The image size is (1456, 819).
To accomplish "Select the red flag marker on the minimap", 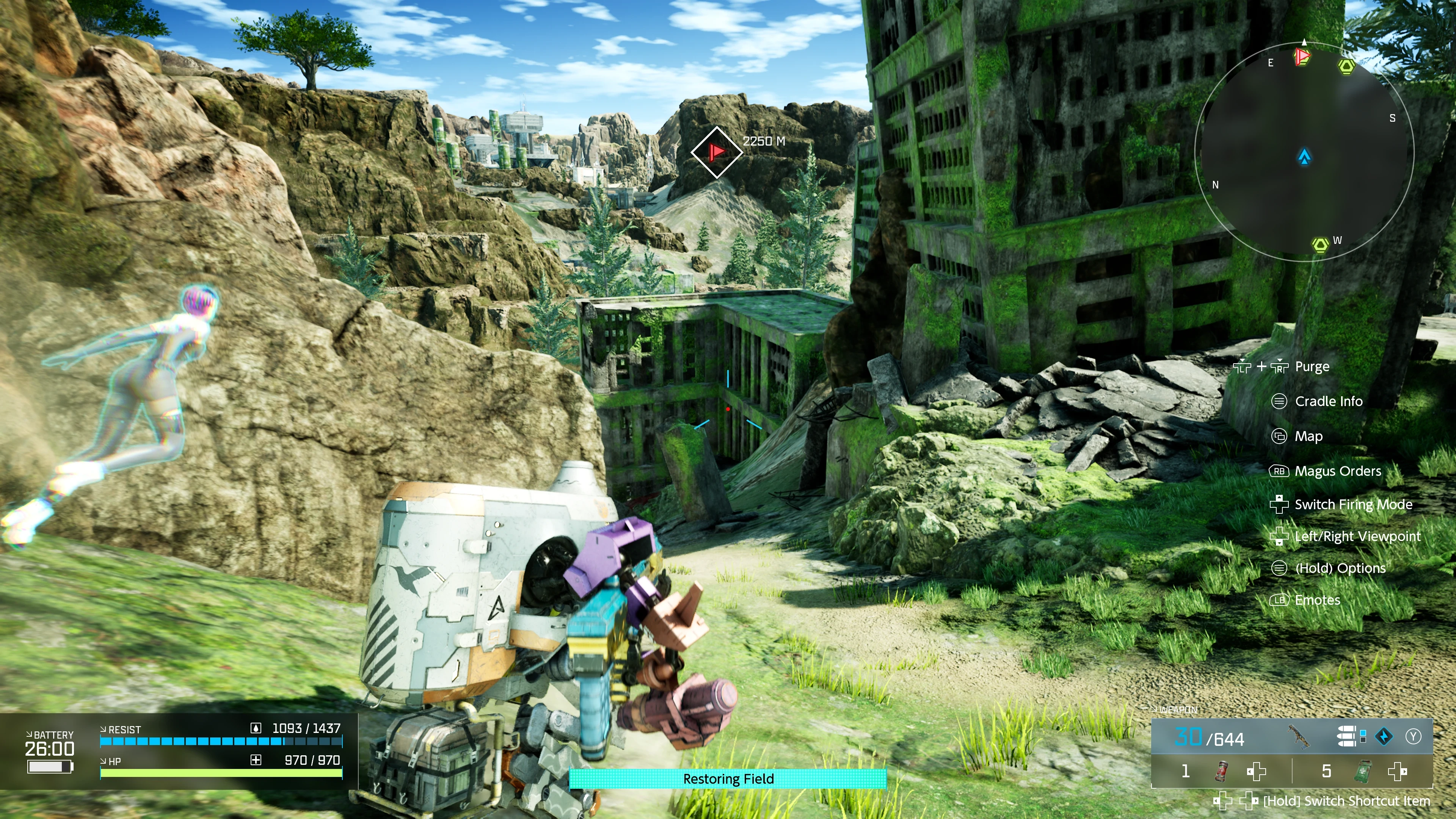I will tap(1302, 56).
